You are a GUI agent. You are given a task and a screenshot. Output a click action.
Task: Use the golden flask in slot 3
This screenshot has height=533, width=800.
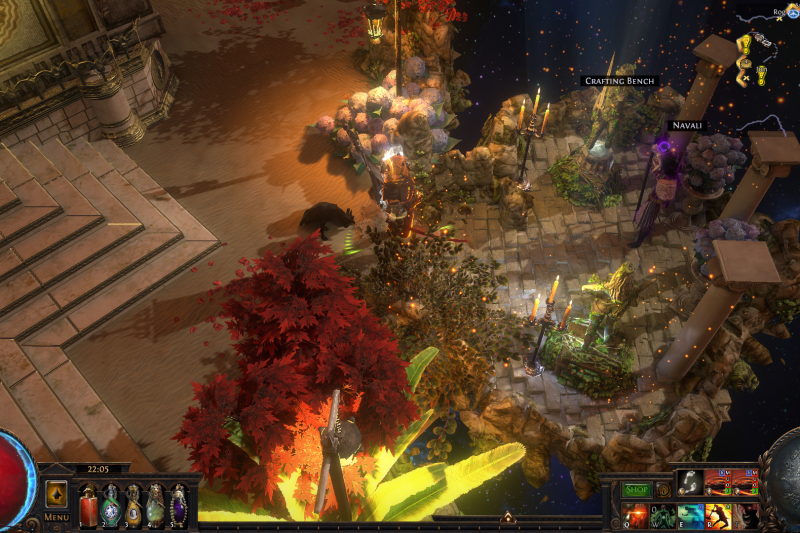pos(133,505)
